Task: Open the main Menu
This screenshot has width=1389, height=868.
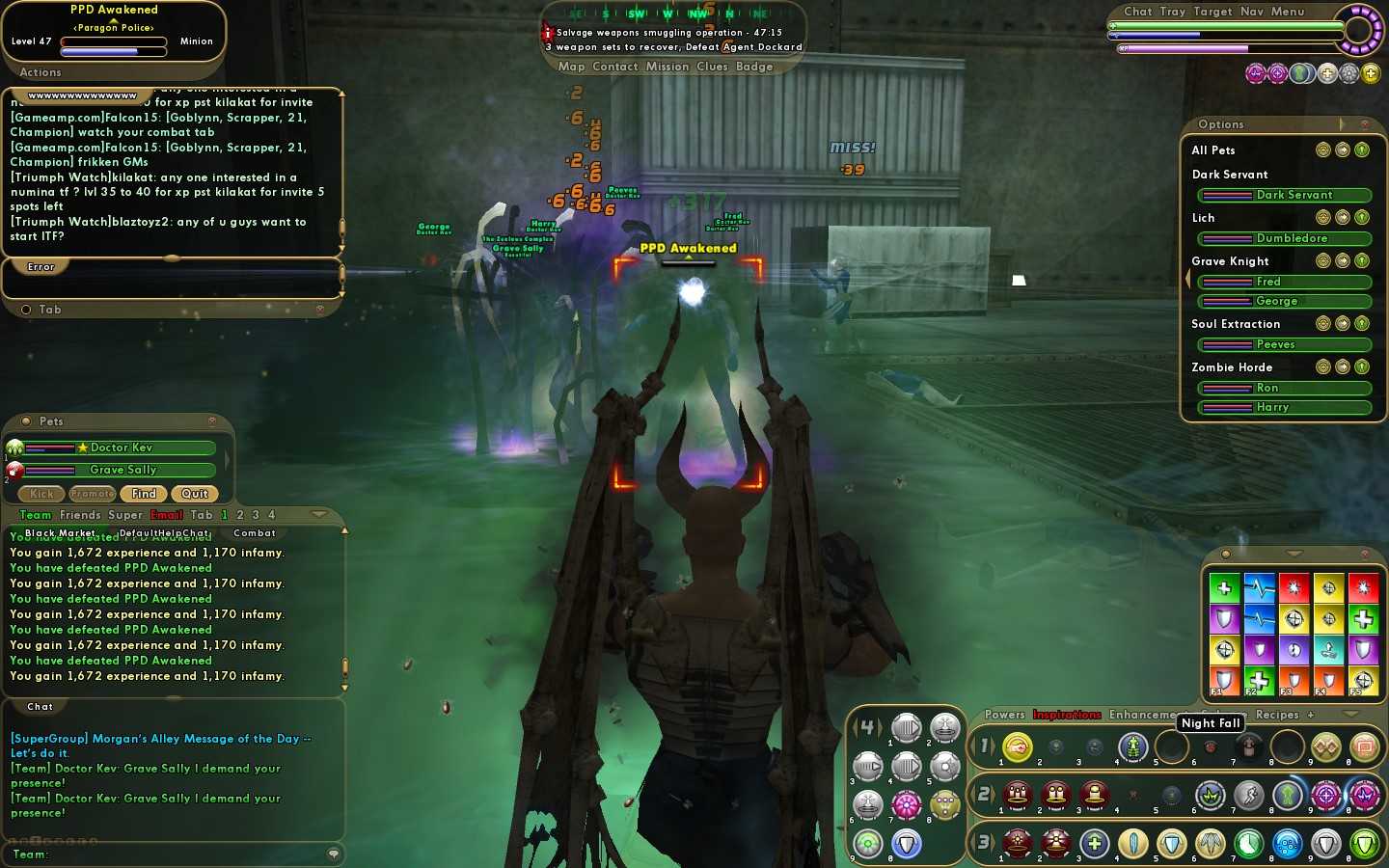Action: (x=1288, y=12)
